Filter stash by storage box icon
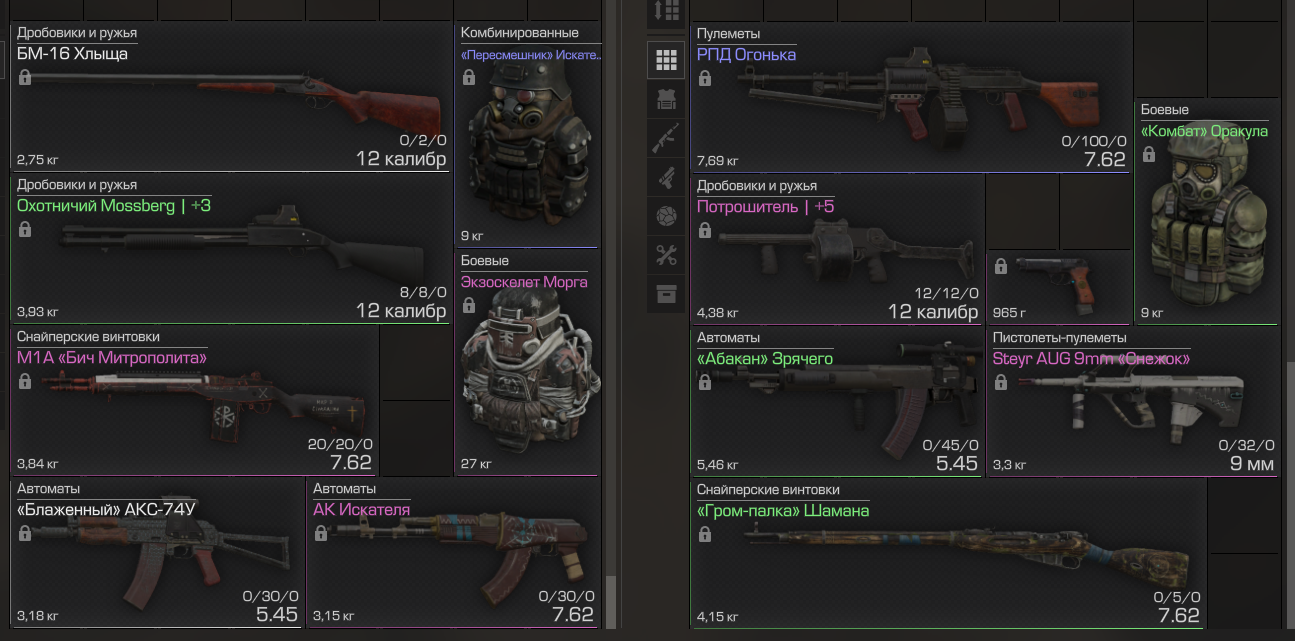 (666, 294)
